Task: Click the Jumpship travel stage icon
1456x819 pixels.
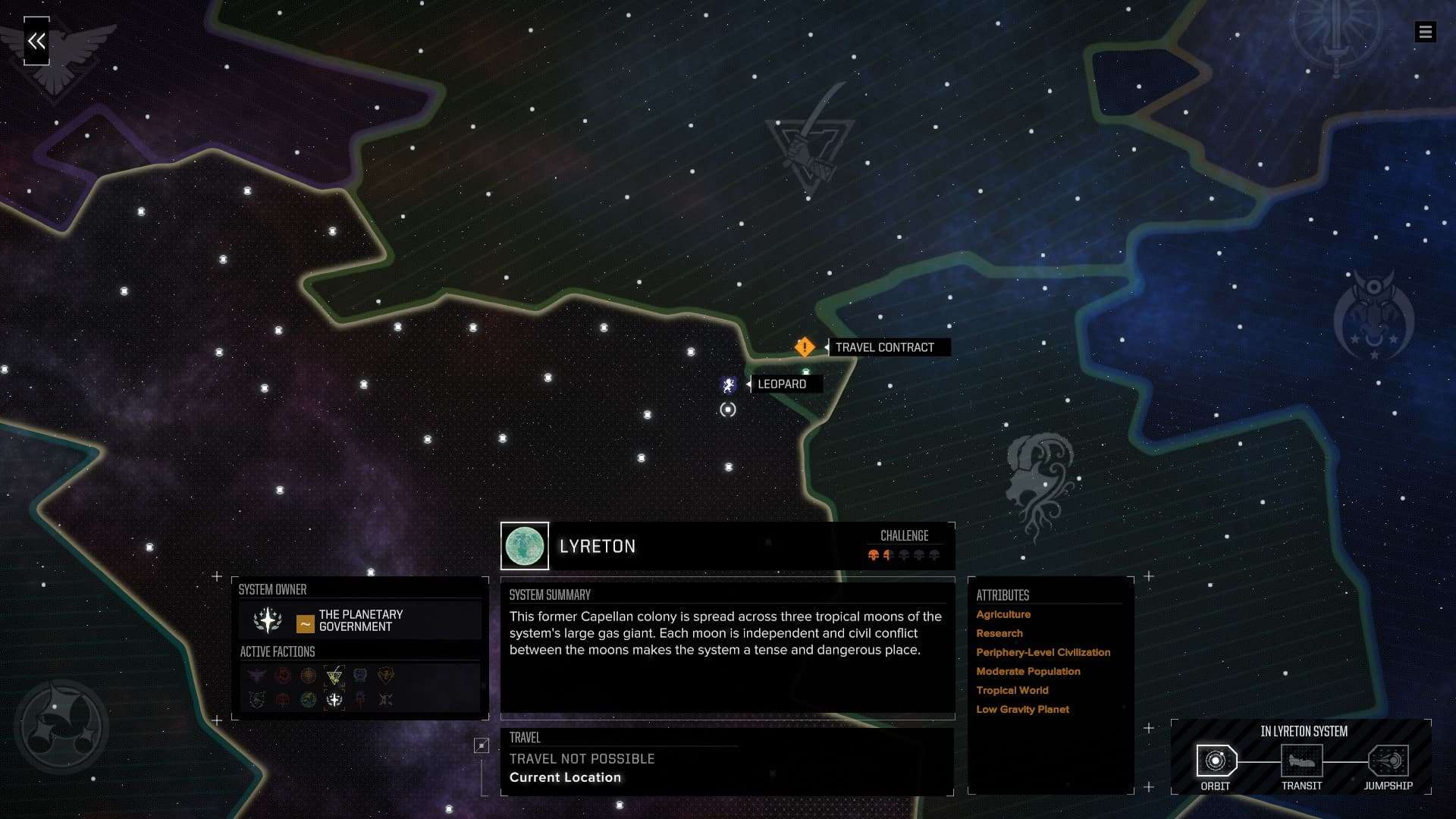Action: tap(1388, 761)
